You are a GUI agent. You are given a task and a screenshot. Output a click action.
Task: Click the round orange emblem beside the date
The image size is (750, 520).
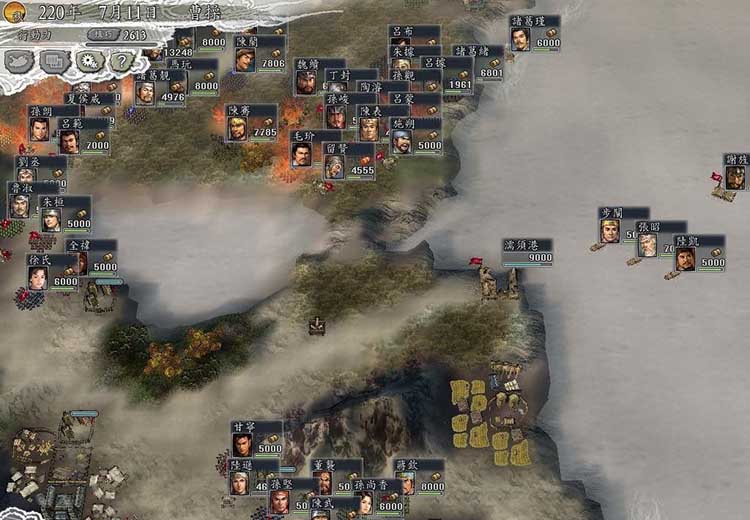15,11
